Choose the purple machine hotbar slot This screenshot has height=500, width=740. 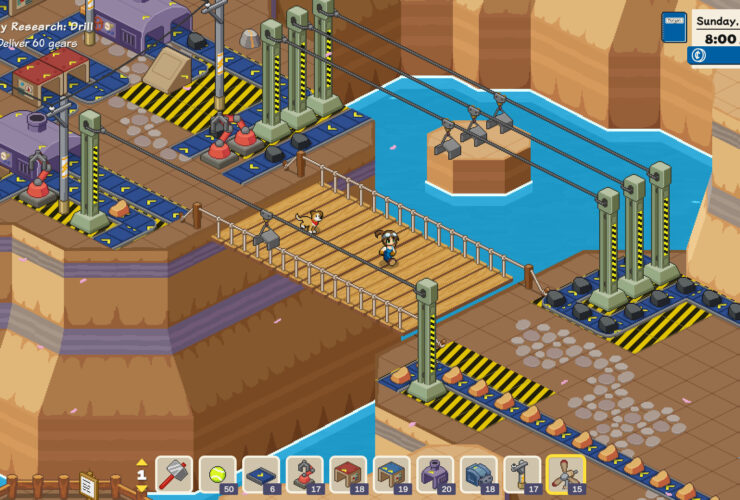(x=435, y=473)
